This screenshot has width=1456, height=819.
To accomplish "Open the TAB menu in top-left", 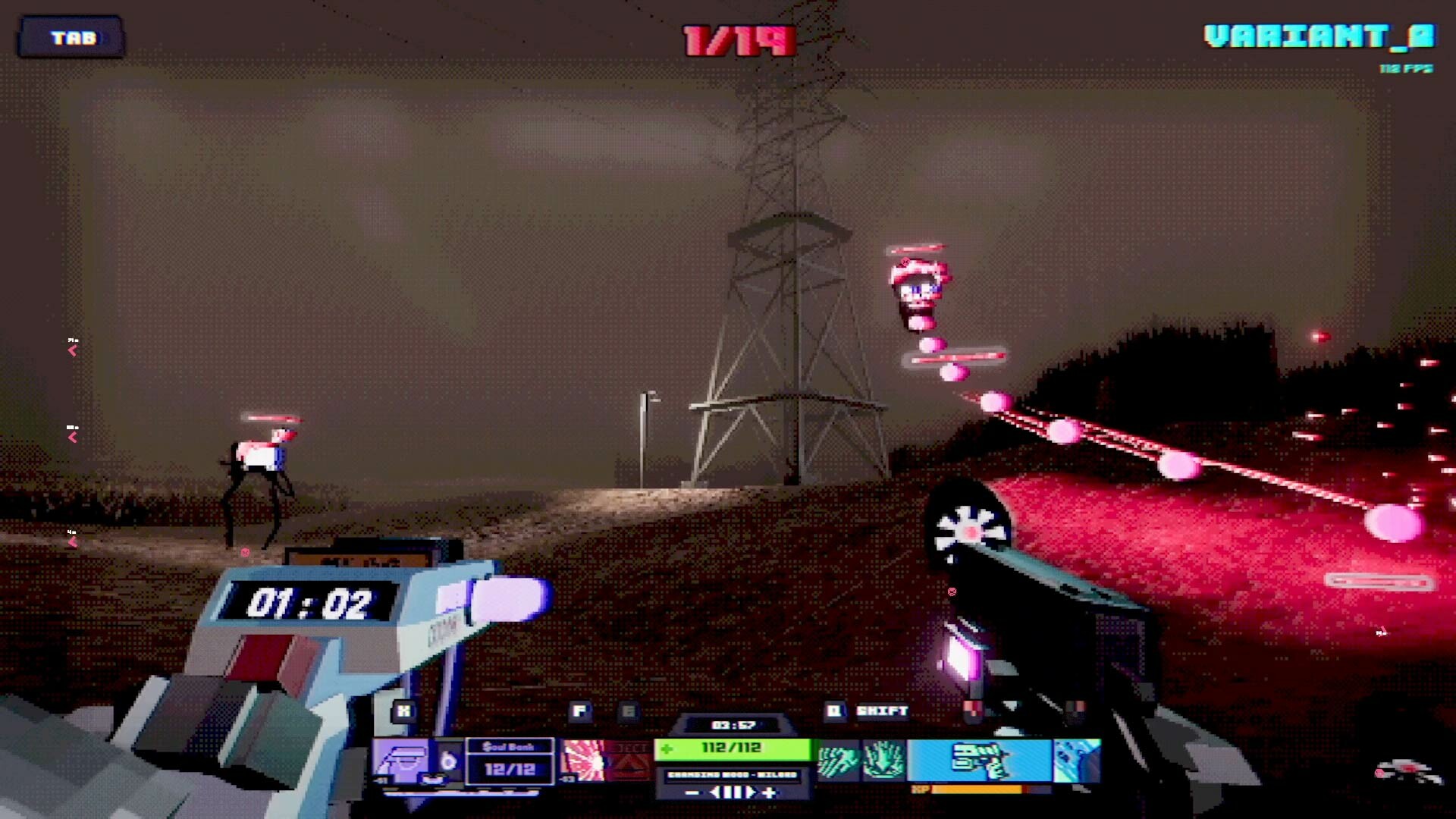I will pyautogui.click(x=72, y=36).
